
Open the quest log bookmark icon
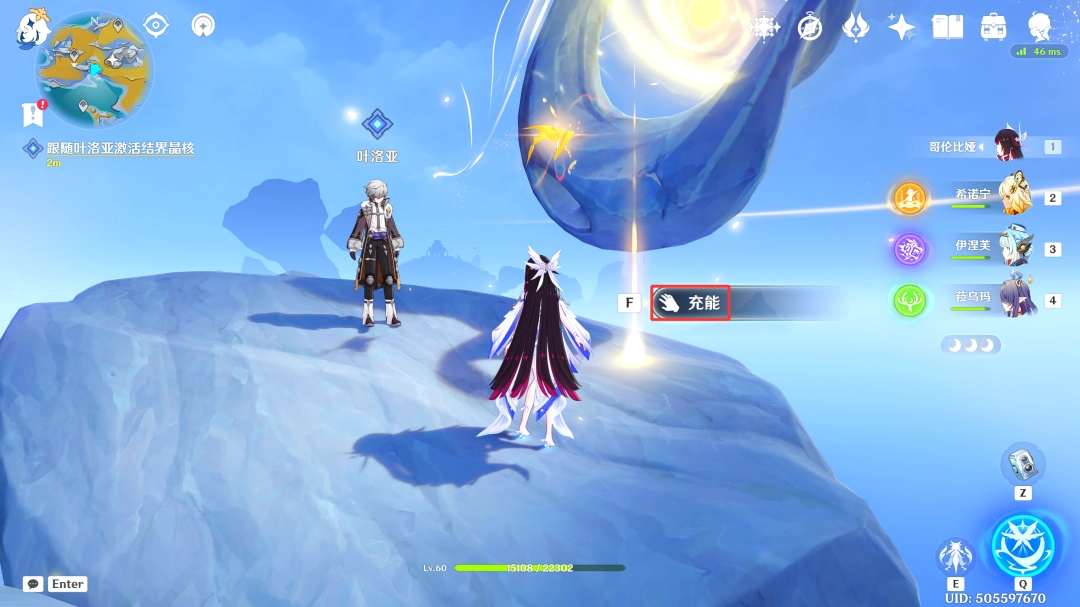click(x=33, y=114)
